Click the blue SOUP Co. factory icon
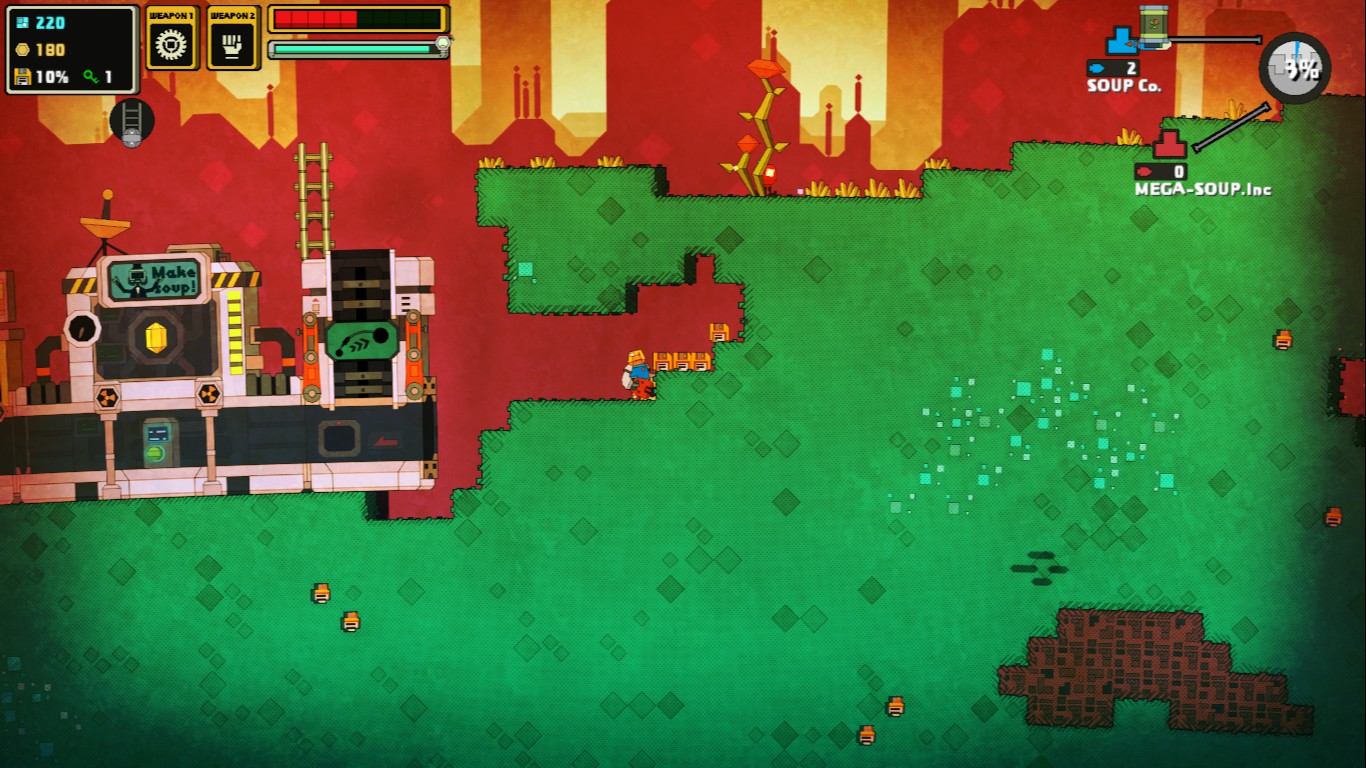This screenshot has width=1366, height=768. click(x=1120, y=42)
